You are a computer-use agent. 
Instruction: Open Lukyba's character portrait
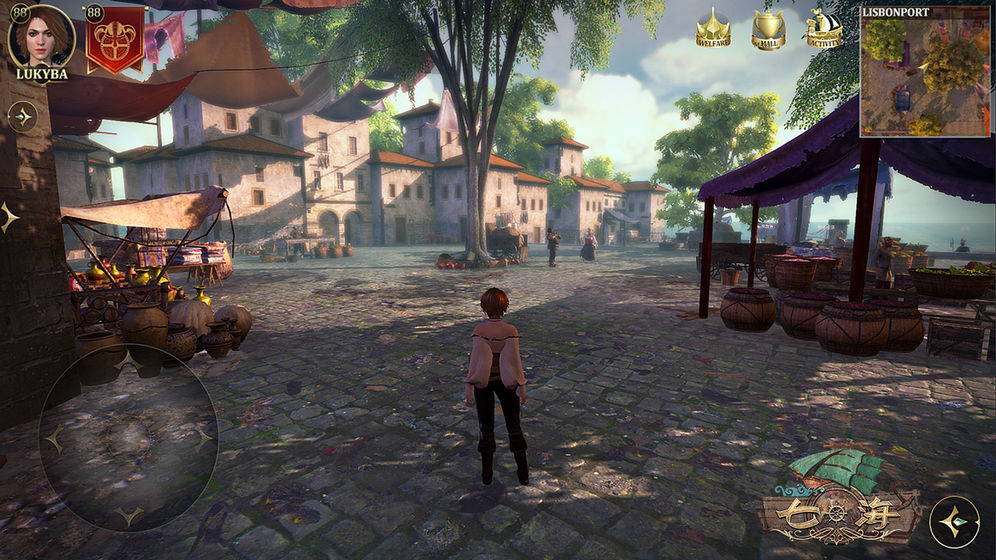pyautogui.click(x=41, y=36)
